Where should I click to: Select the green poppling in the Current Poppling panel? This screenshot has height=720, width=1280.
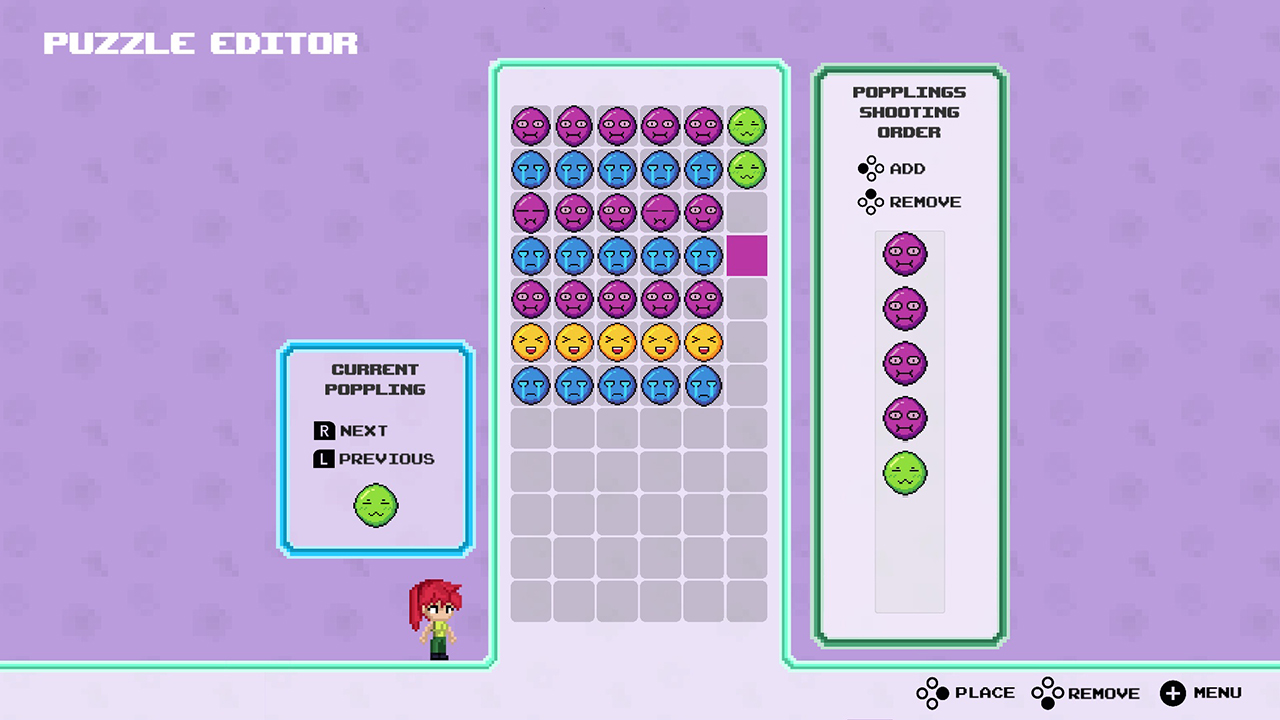375,505
